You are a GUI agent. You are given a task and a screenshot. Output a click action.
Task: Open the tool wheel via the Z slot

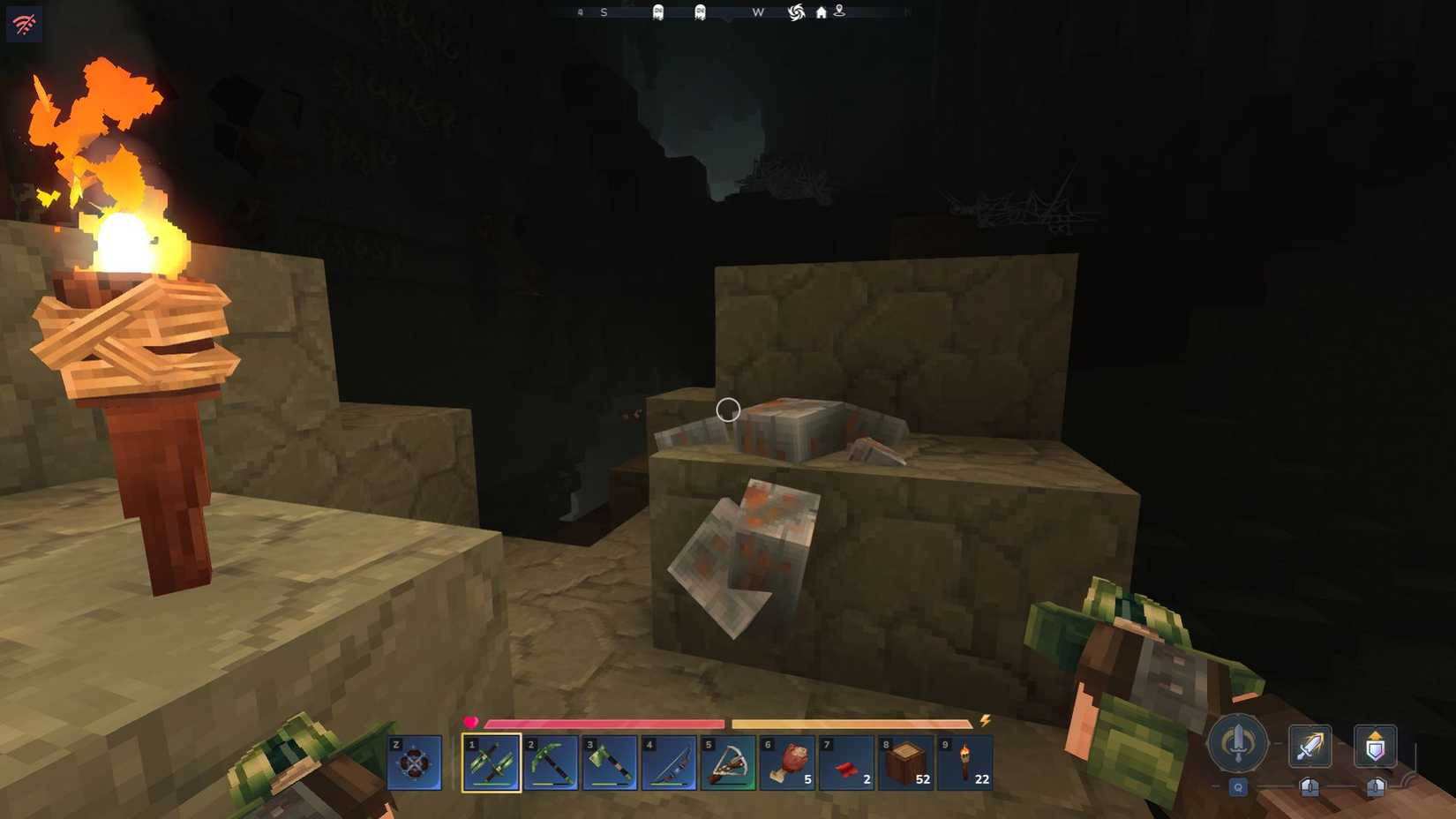coord(413,763)
